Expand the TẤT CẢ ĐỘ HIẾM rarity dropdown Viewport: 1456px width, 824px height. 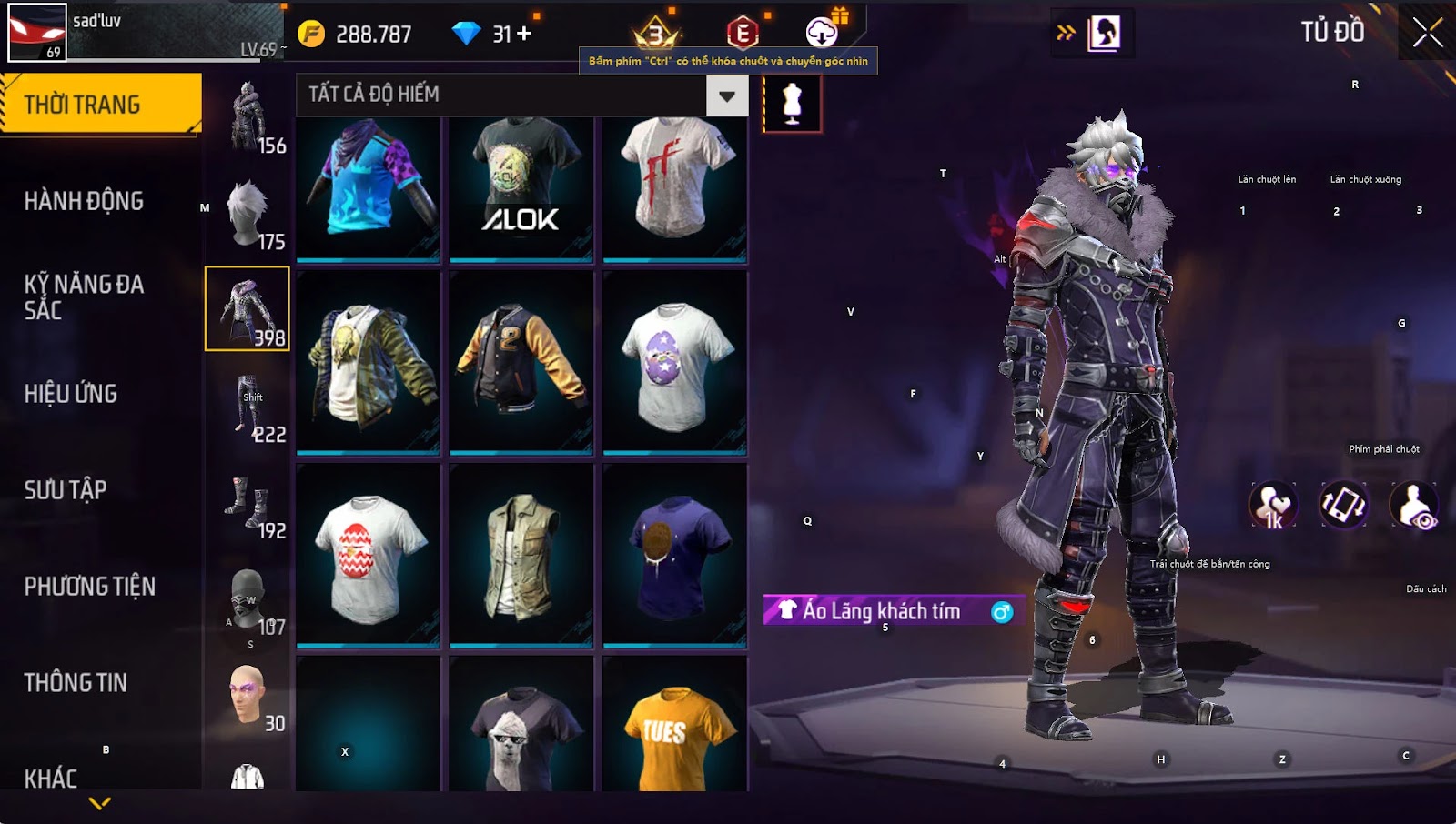tap(727, 95)
